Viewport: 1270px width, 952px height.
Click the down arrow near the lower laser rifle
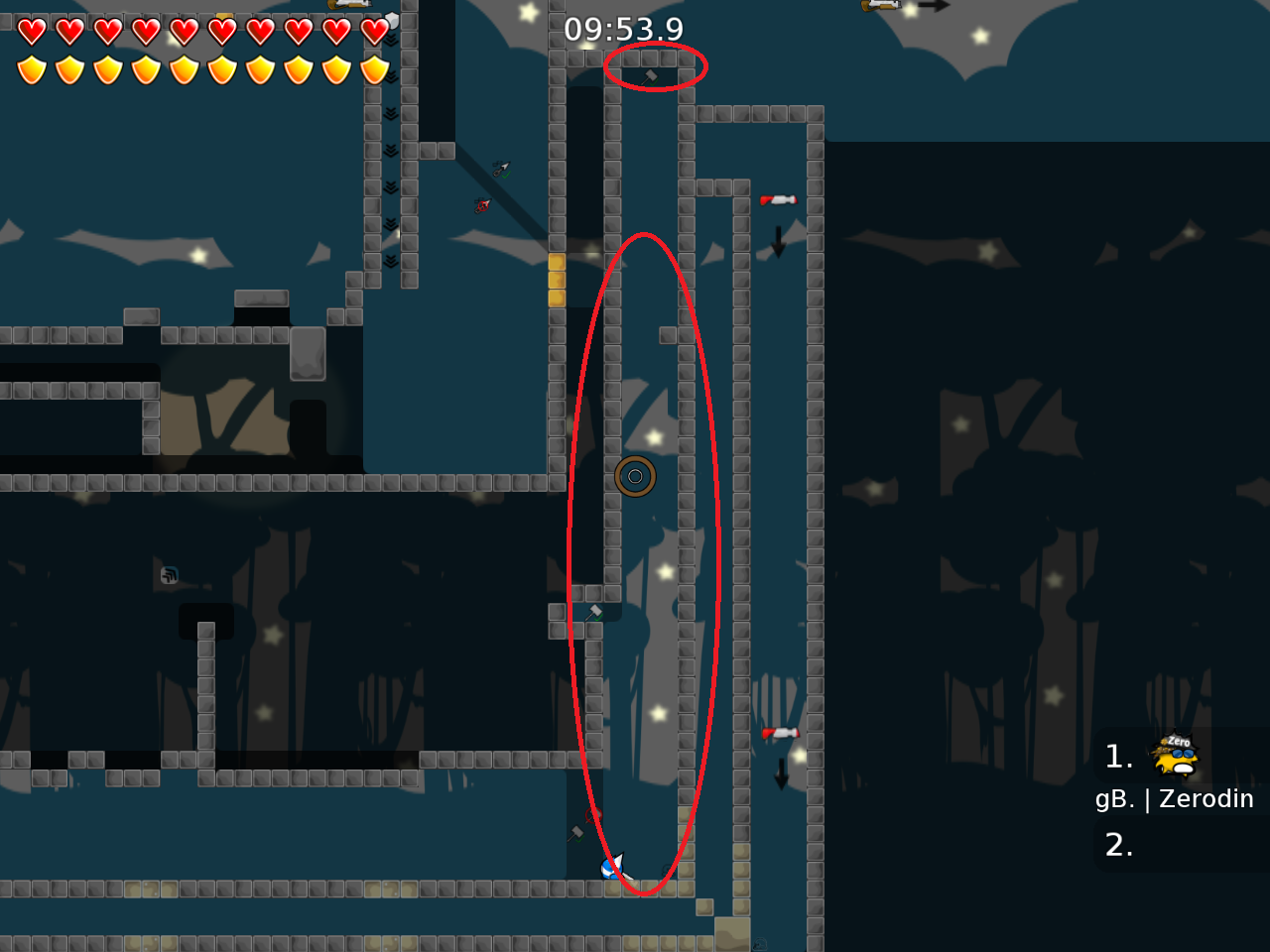point(779,776)
